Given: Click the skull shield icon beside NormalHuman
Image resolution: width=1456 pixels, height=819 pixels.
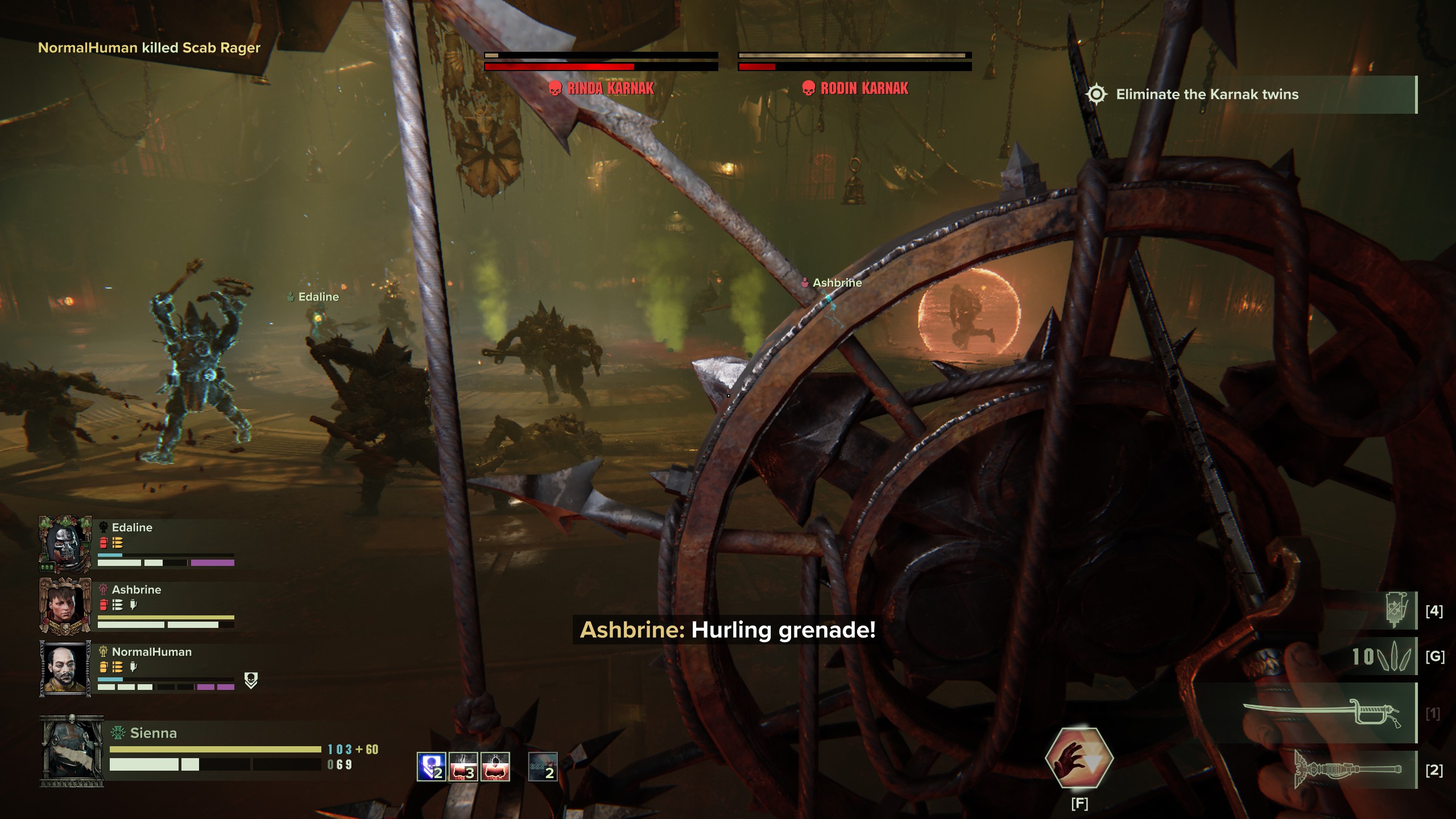Looking at the screenshot, I should [x=251, y=680].
